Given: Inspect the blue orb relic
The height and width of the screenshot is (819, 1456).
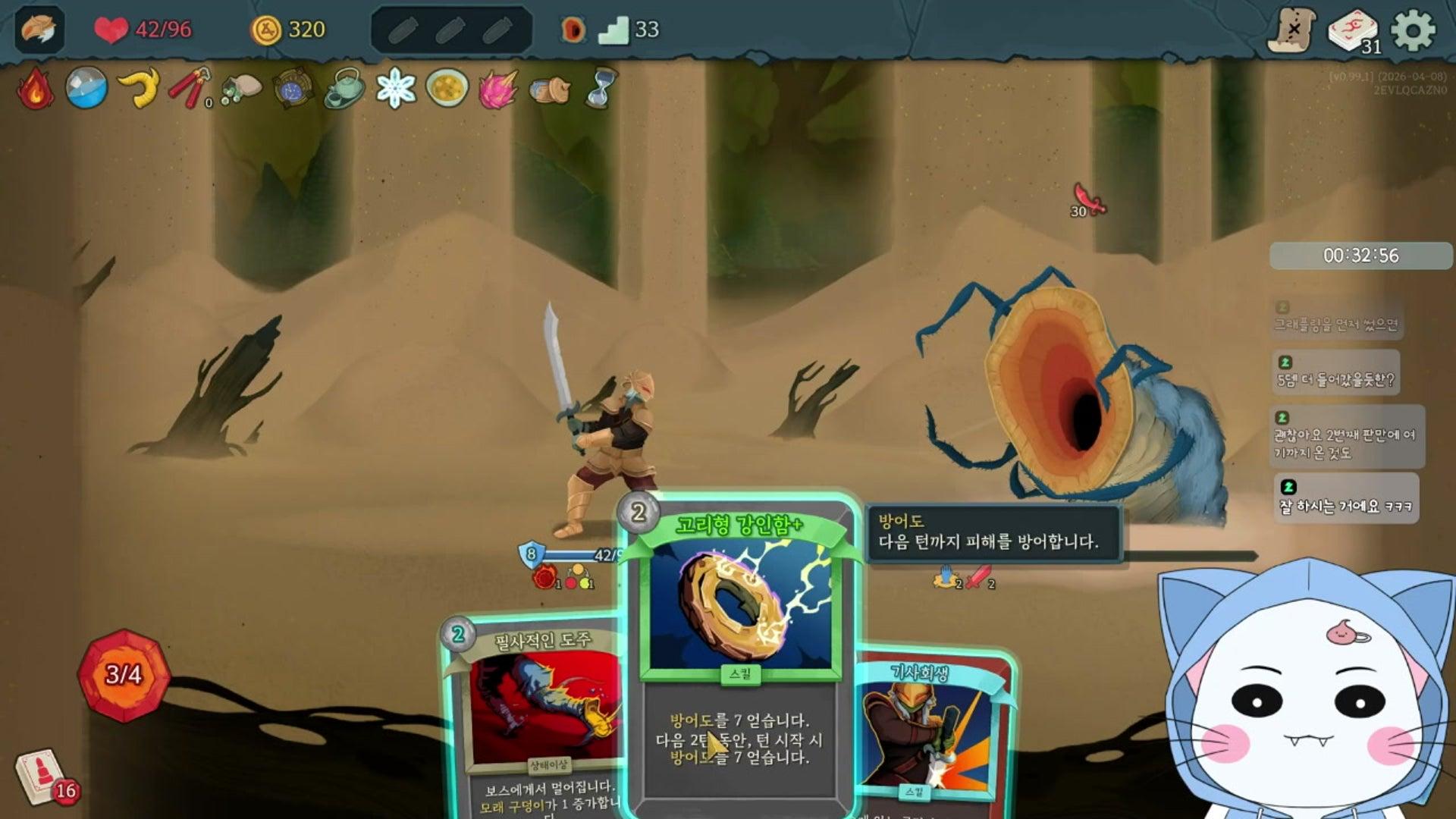Looking at the screenshot, I should click(x=86, y=89).
